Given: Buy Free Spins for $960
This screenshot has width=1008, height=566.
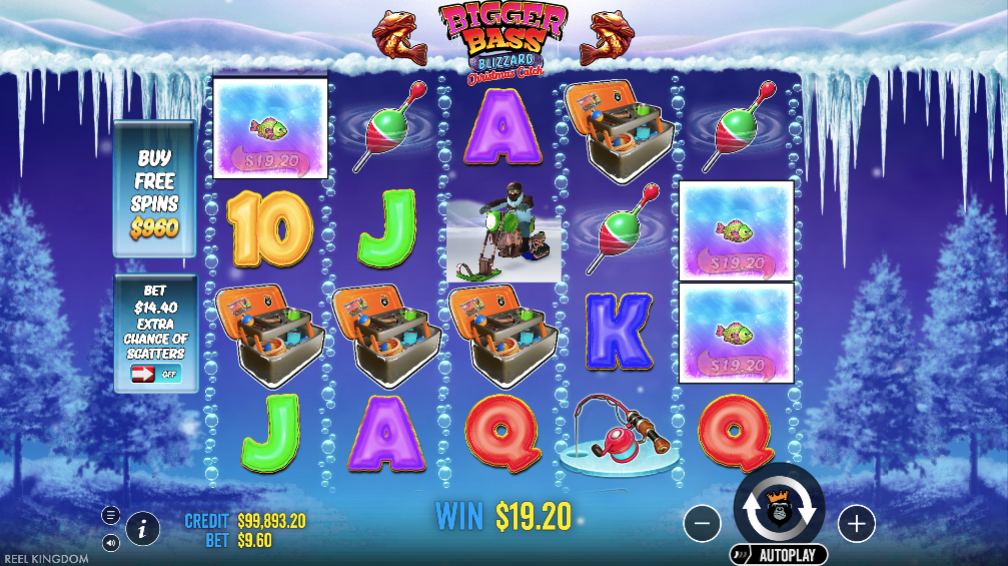Looking at the screenshot, I should pyautogui.click(x=155, y=193).
